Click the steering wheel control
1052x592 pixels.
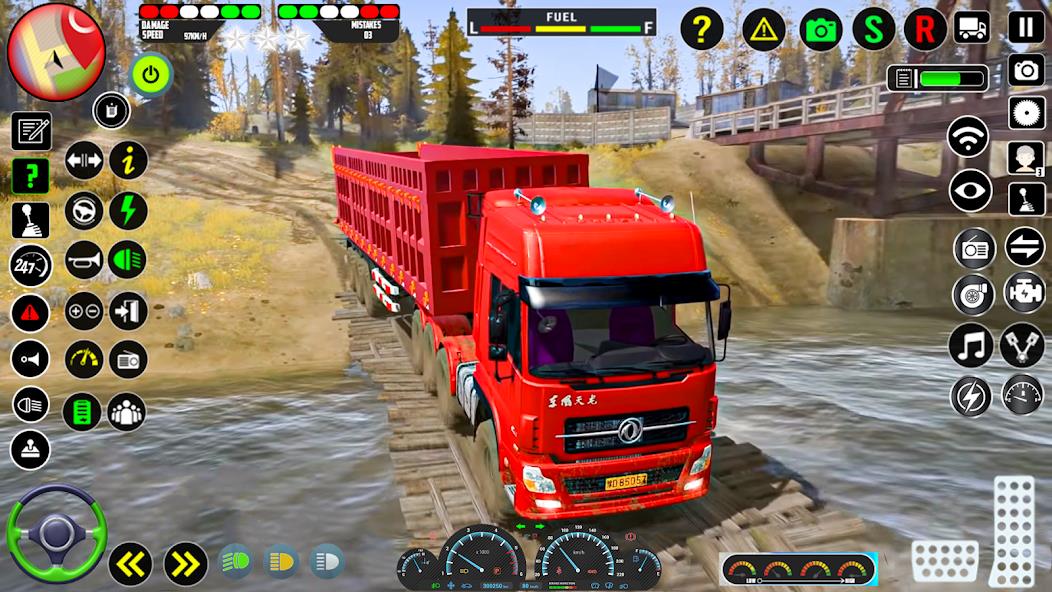pos(56,533)
